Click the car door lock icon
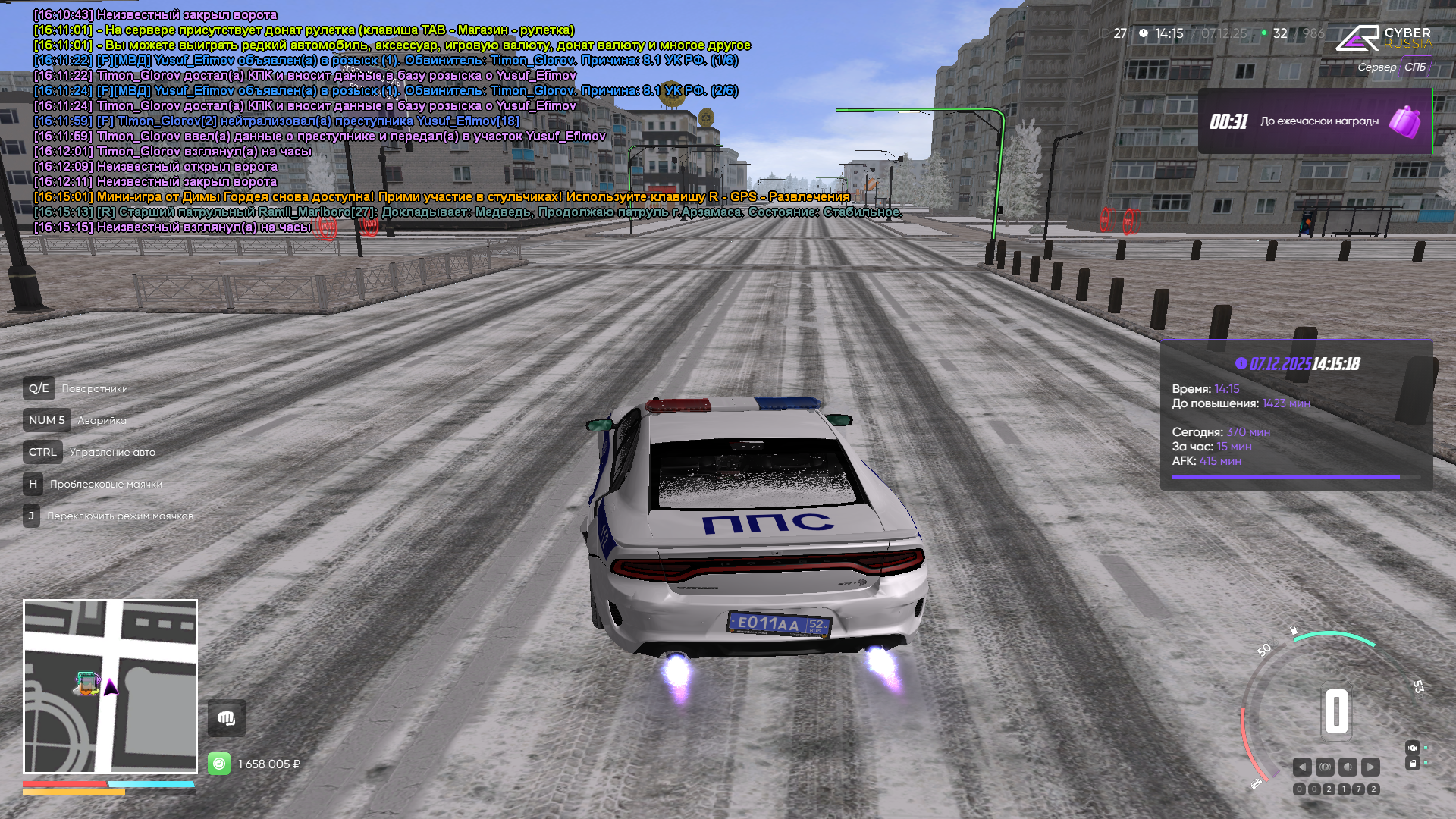This screenshot has height=819, width=1456. [1412, 764]
